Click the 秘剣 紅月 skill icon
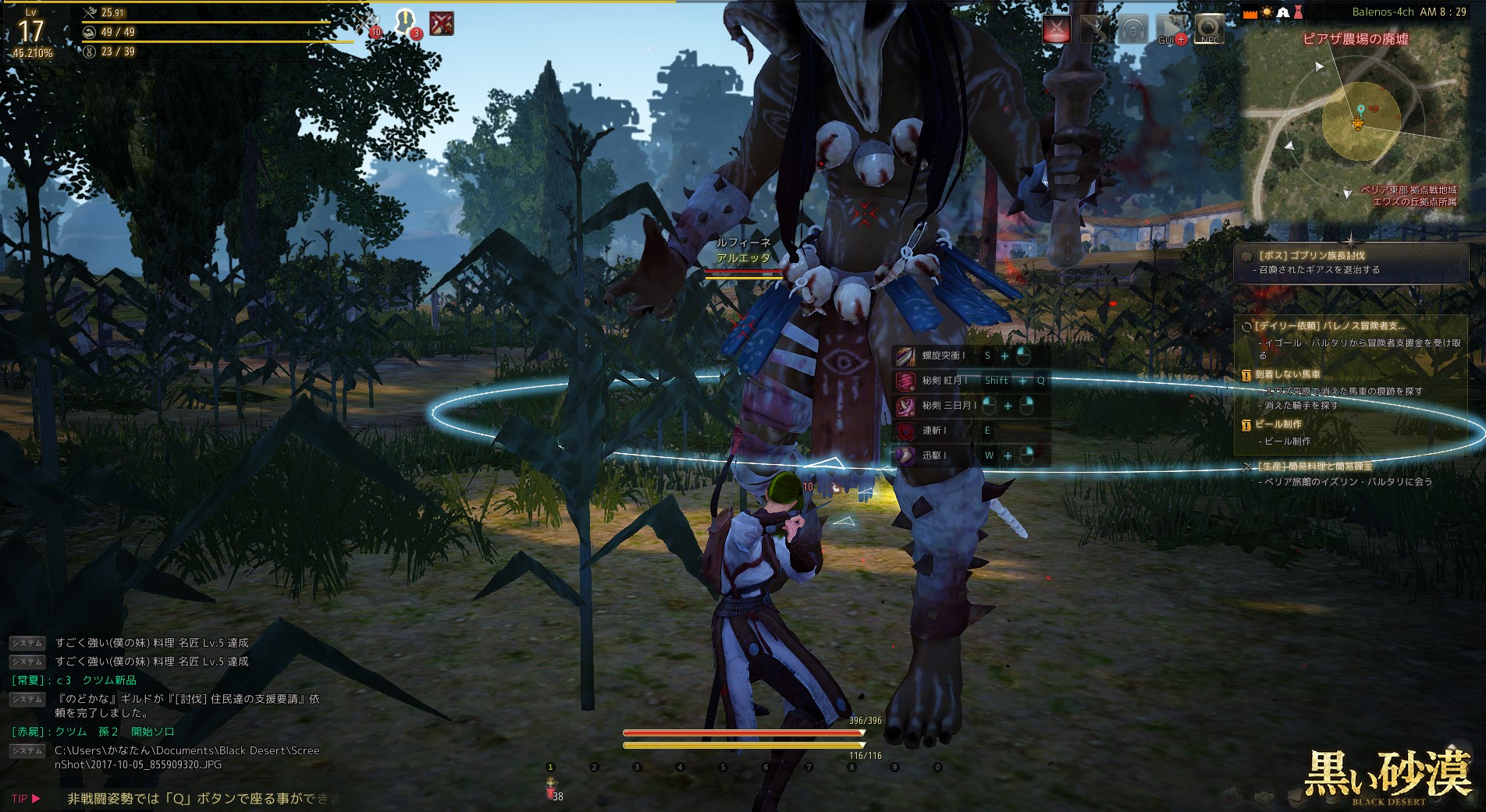 [x=905, y=381]
